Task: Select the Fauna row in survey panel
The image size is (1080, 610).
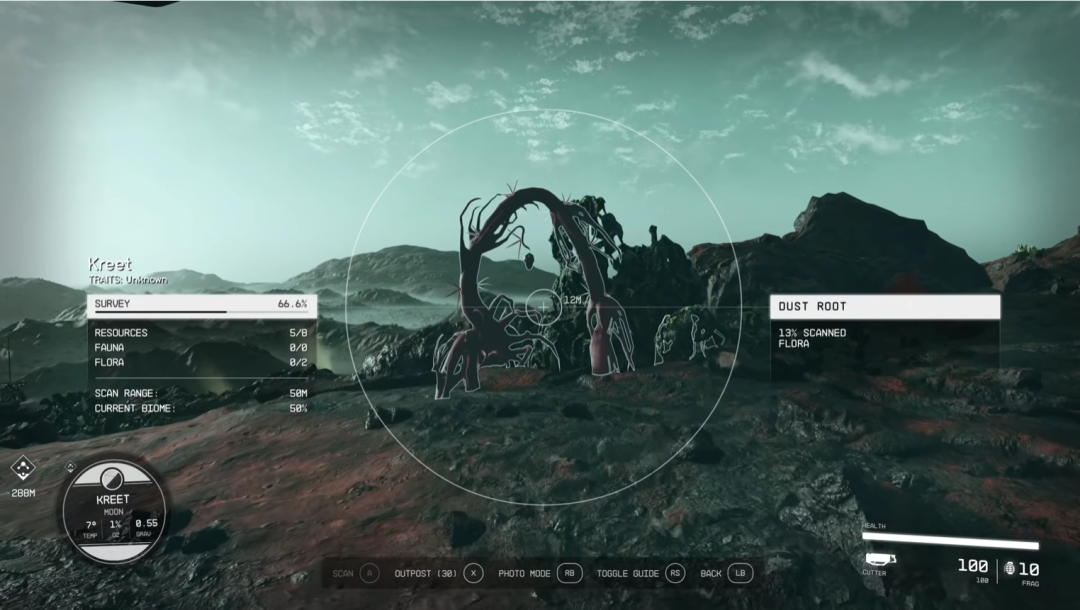Action: (200, 347)
